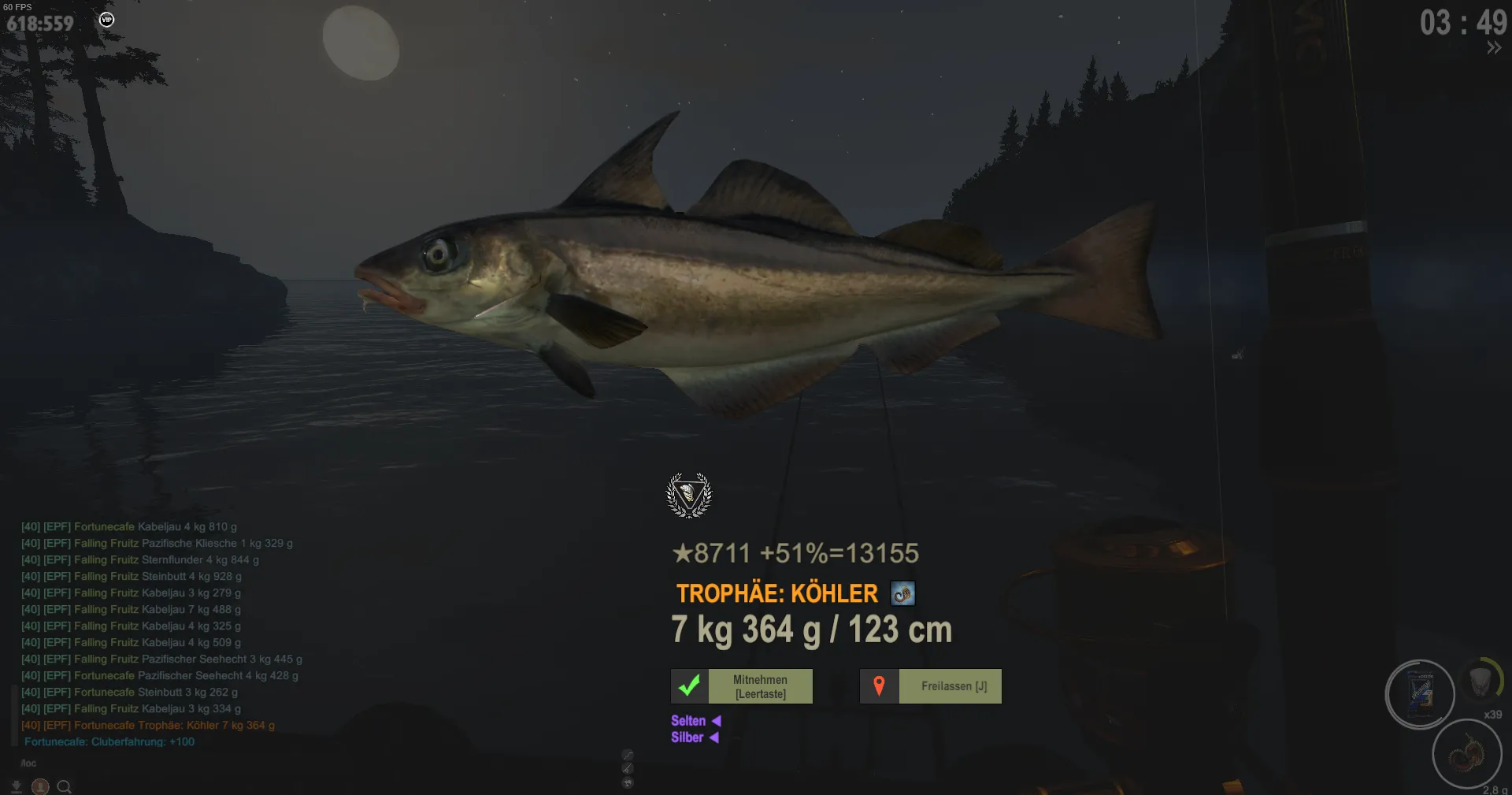Screen dimensions: 1512x795
Task: Open the groundbait packet slot
Action: [x=1419, y=693]
